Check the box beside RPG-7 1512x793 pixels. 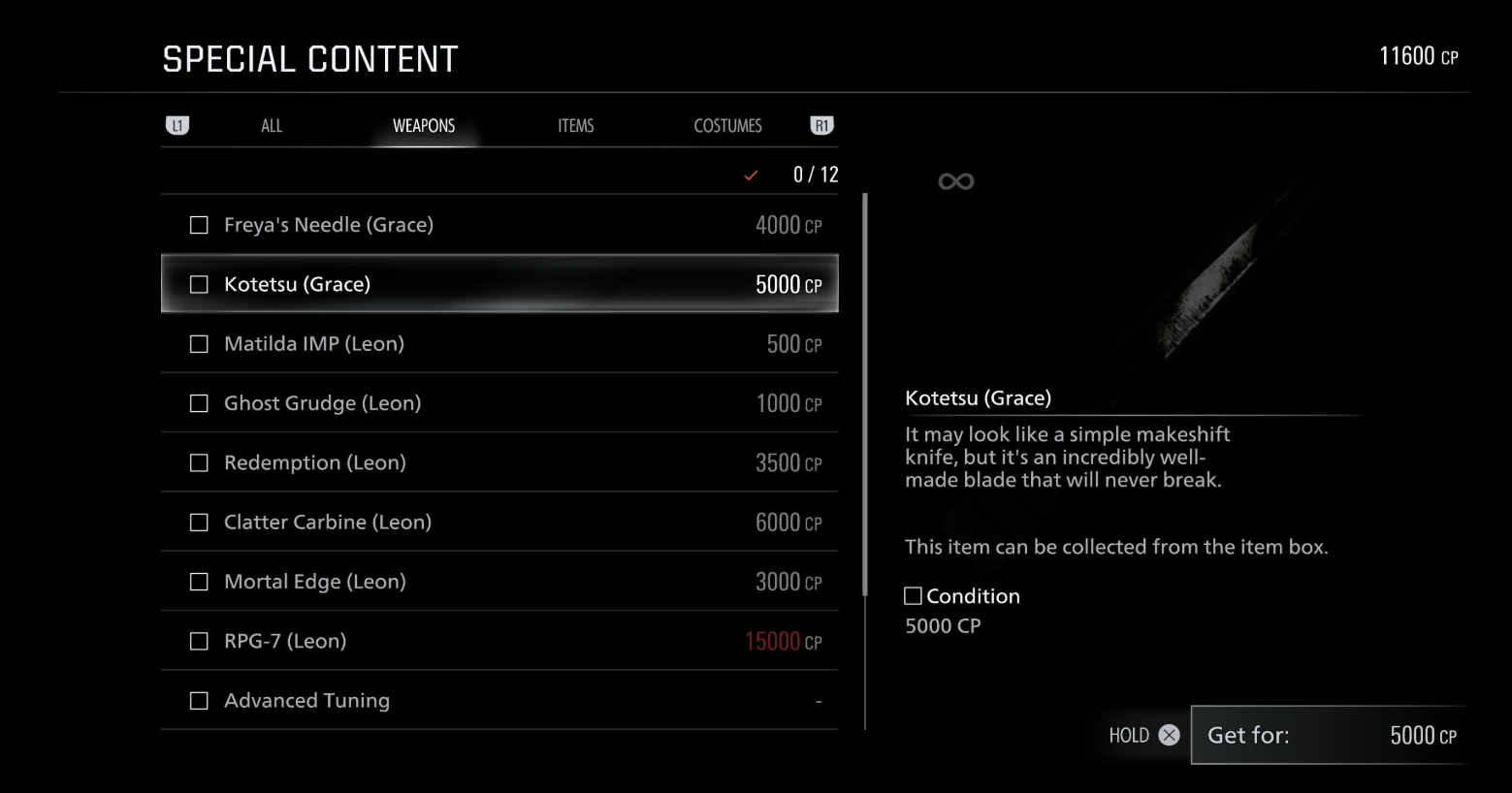click(x=199, y=642)
